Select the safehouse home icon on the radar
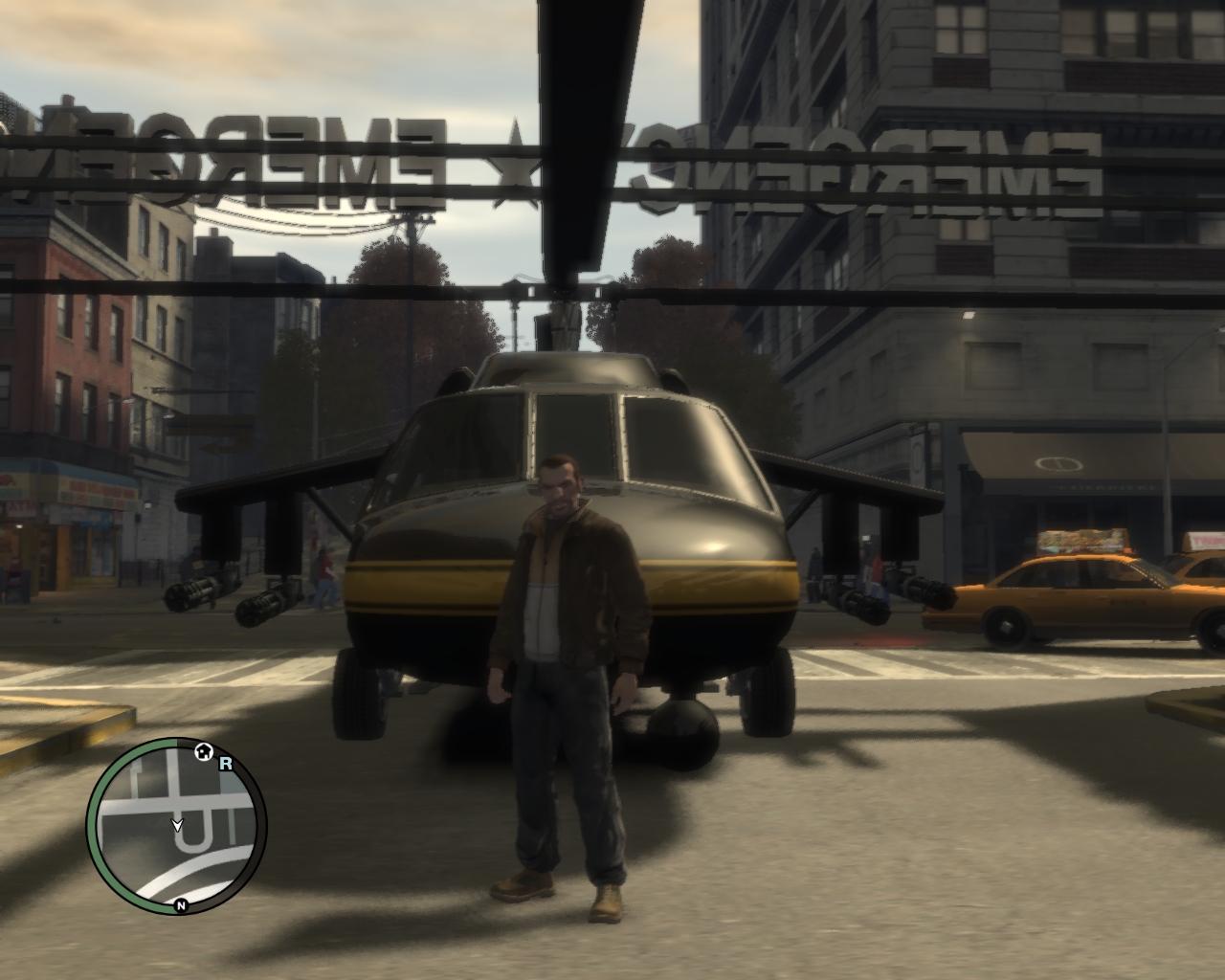1225x980 pixels. click(x=204, y=751)
